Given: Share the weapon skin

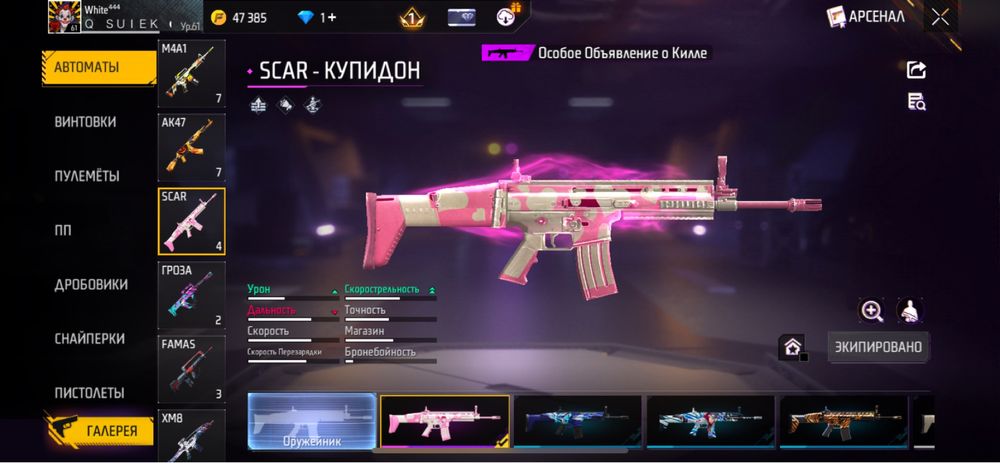Looking at the screenshot, I should coord(916,69).
